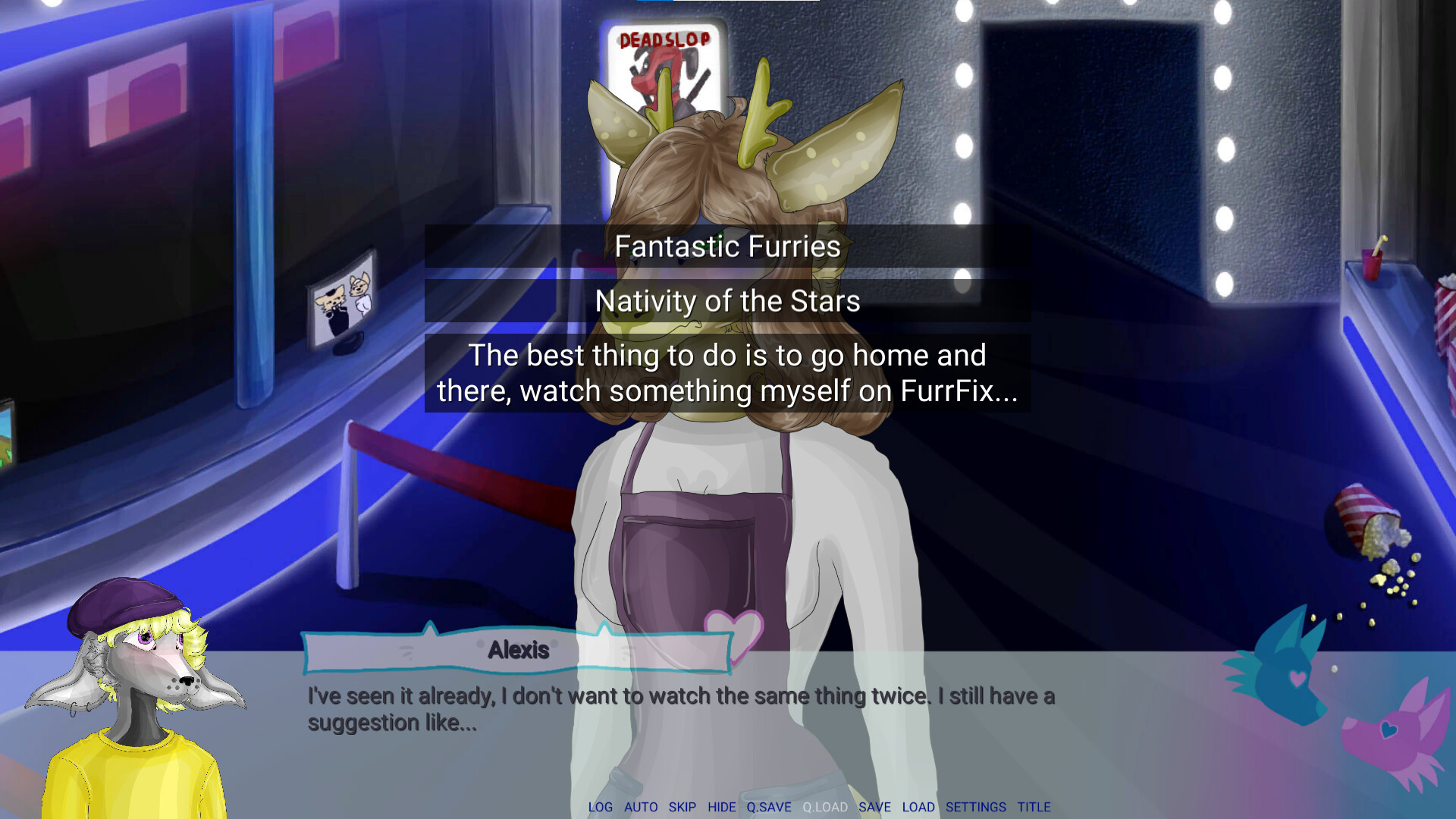Open the dialogue LOG
This screenshot has width=1456, height=819.
coord(601,807)
